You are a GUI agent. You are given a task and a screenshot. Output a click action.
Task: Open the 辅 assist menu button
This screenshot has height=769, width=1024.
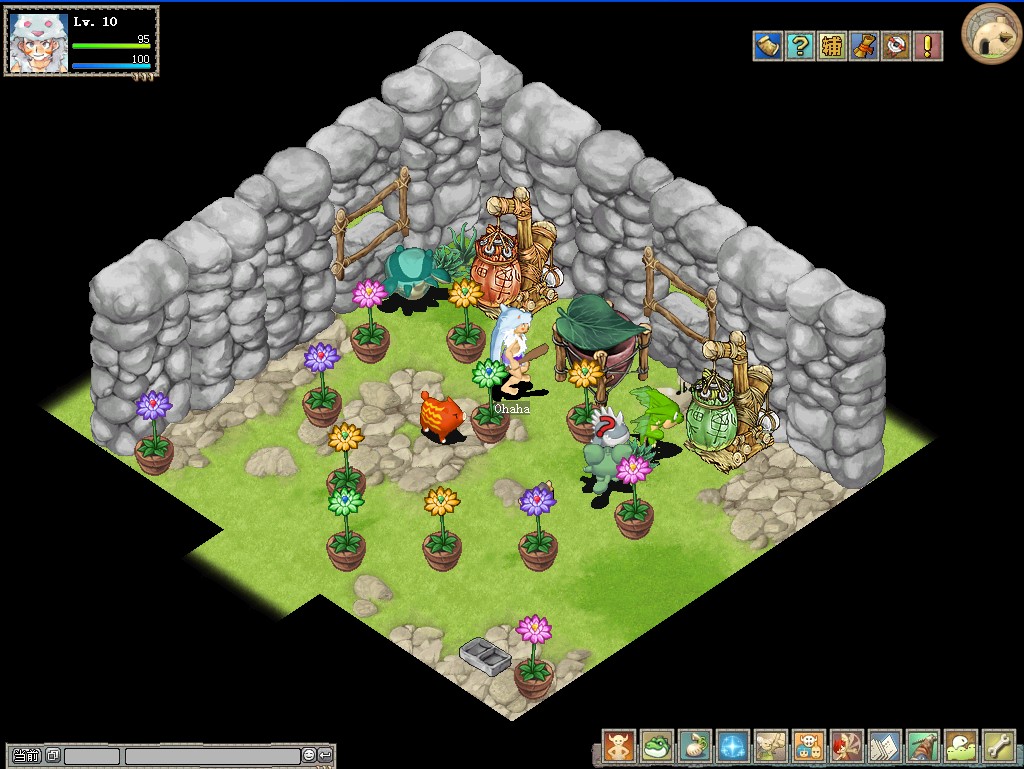pos(832,46)
